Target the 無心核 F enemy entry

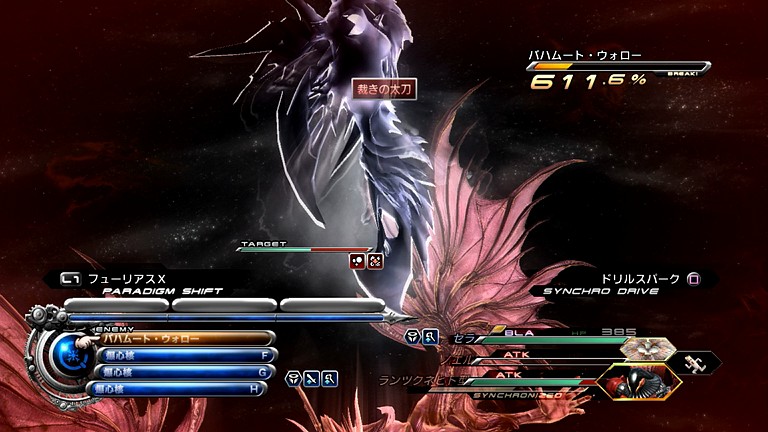[185, 355]
